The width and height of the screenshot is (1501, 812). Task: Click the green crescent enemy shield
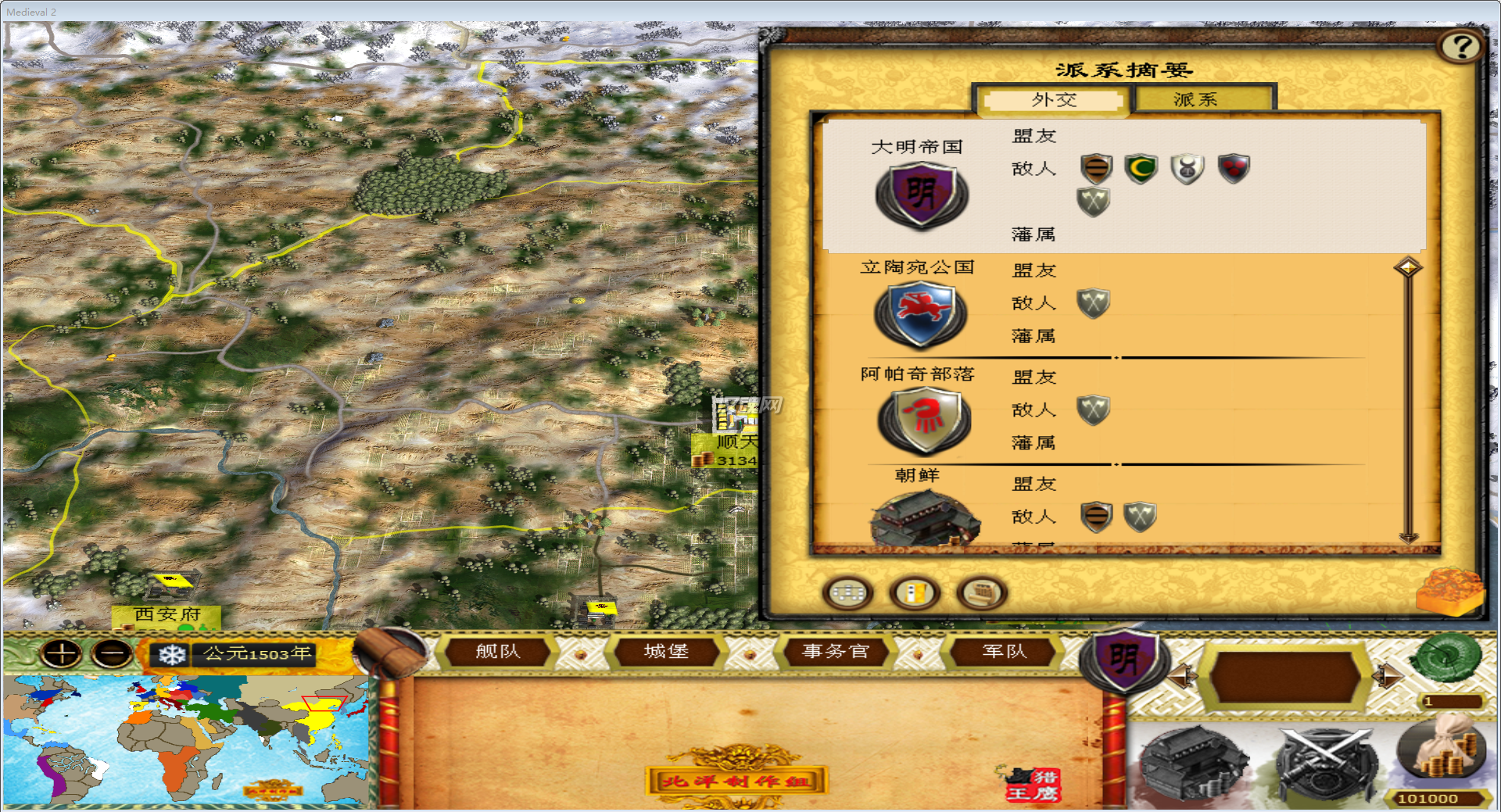click(1141, 168)
